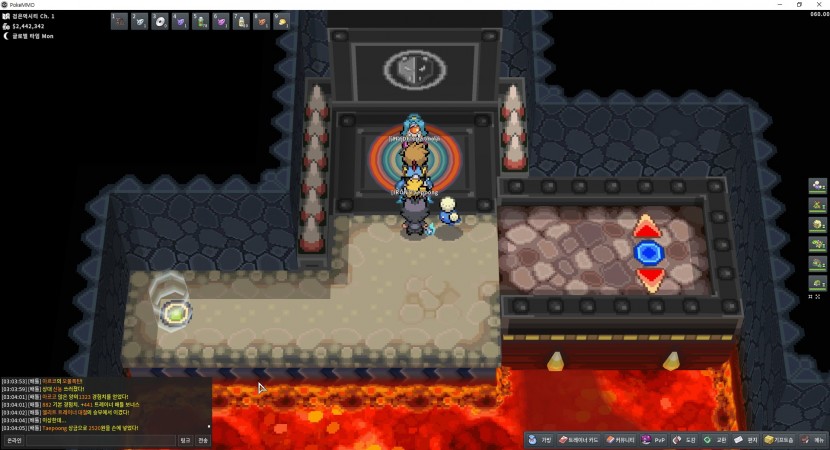830x450 pixels.
Task: Click the 전송 send chat button
Action: pos(203,440)
